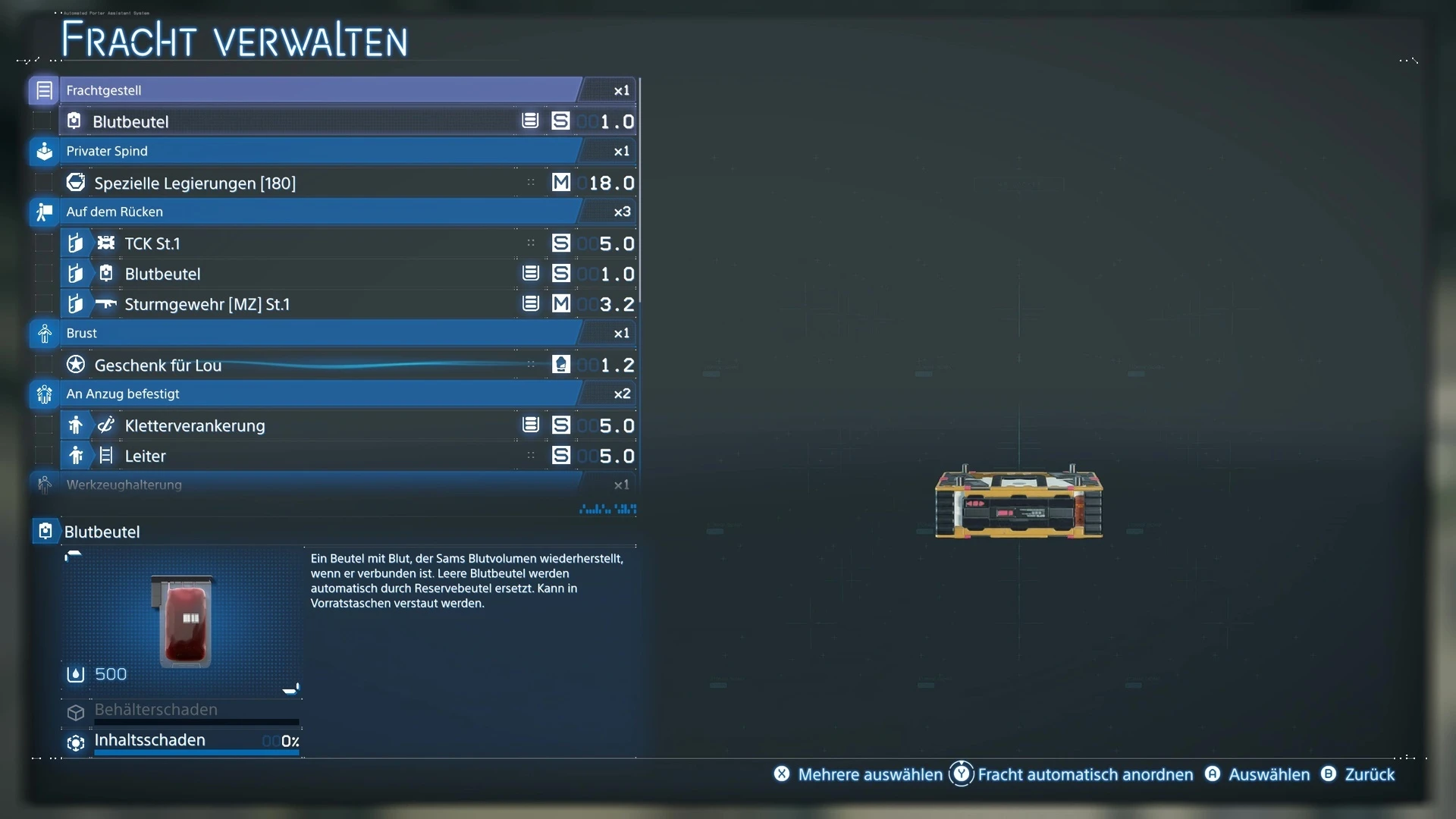Click the Werkzeughalterung category header
Screen dimensions: 1456x819
[318, 485]
